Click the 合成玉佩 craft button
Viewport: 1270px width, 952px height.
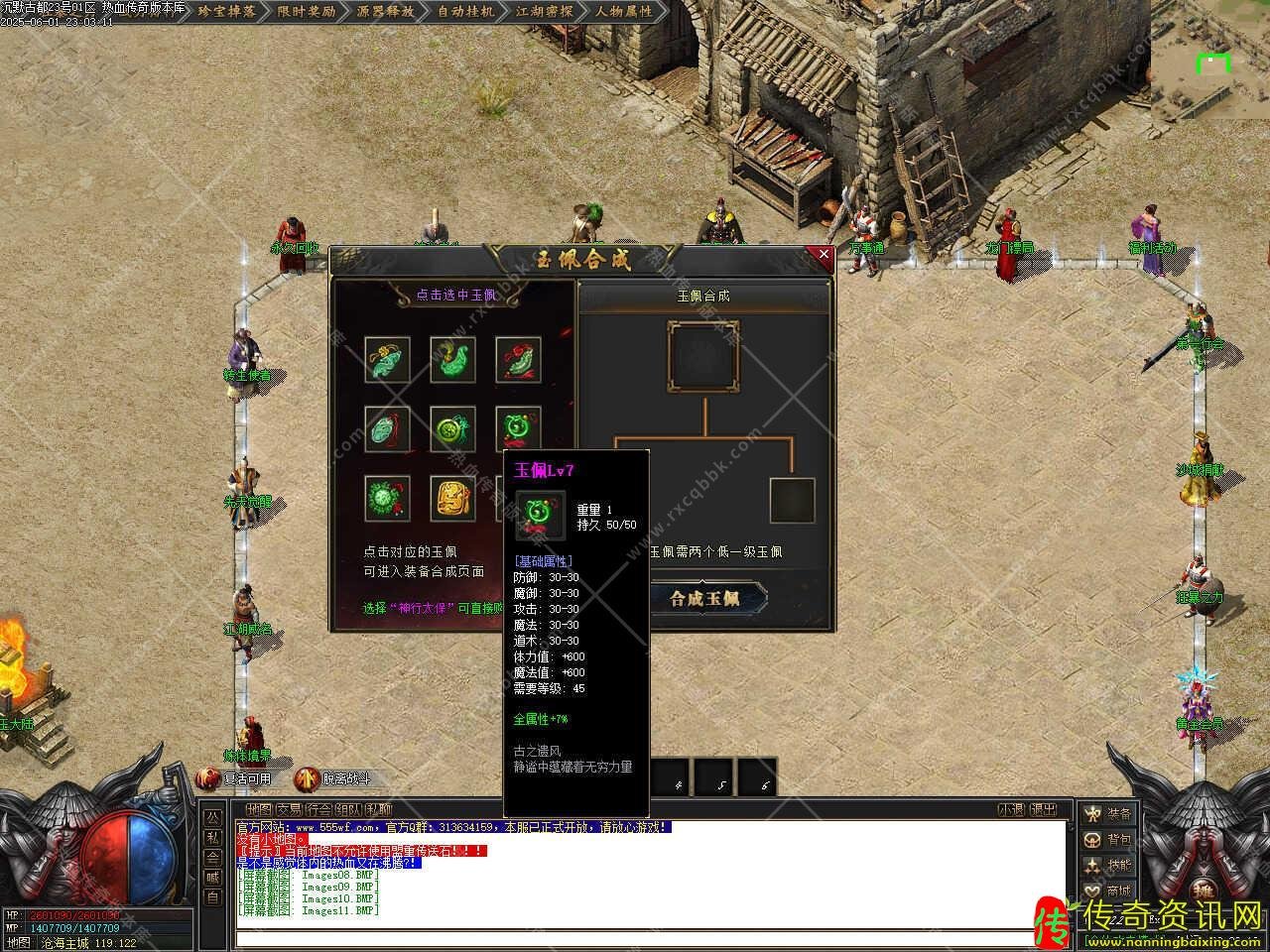704,599
